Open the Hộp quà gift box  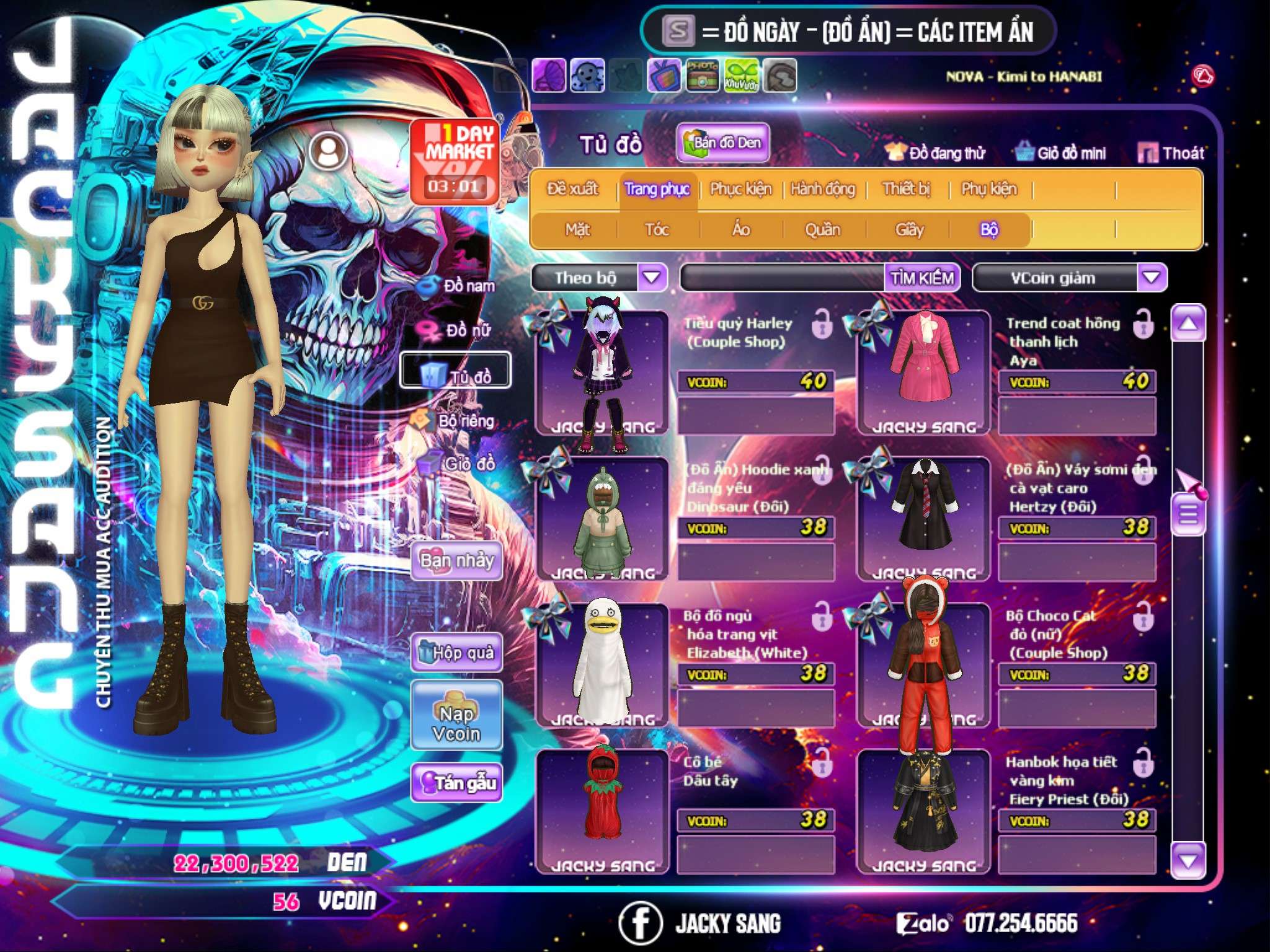click(456, 652)
